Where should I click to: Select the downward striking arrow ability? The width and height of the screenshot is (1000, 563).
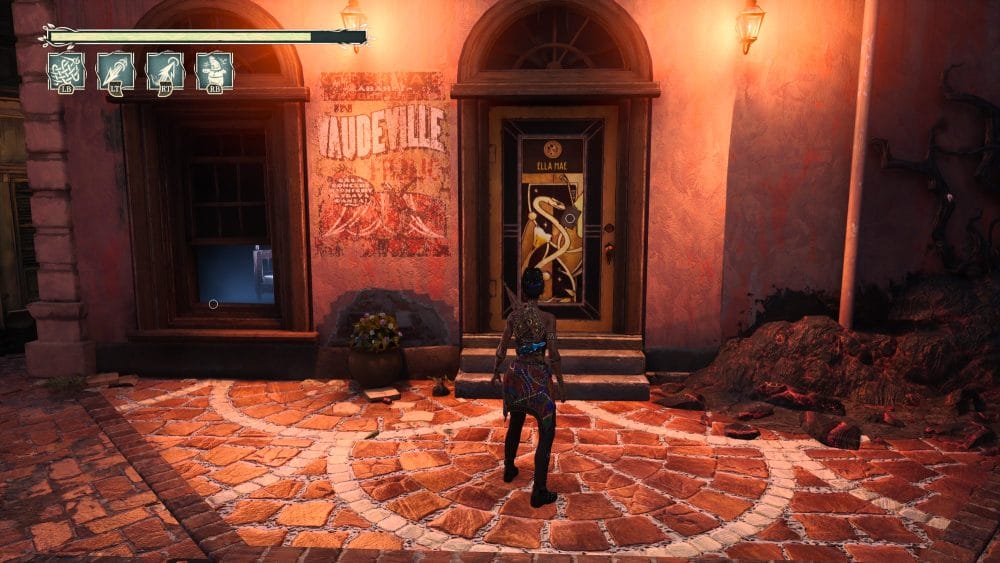coord(116,70)
